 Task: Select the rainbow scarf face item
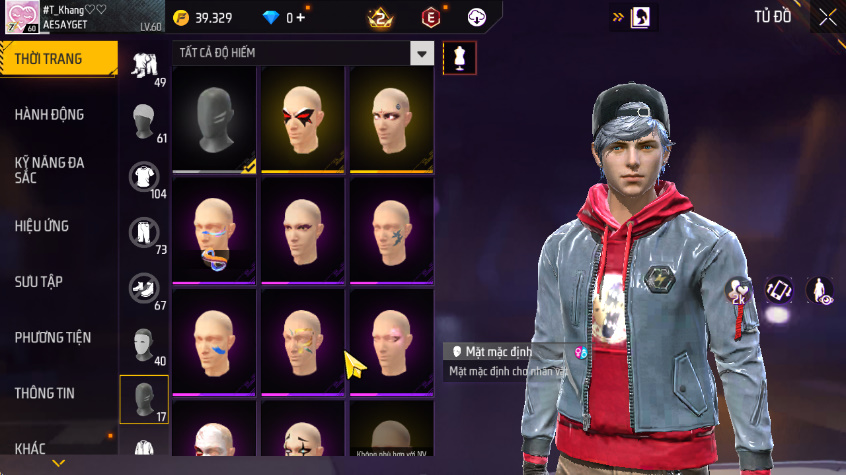(x=214, y=231)
